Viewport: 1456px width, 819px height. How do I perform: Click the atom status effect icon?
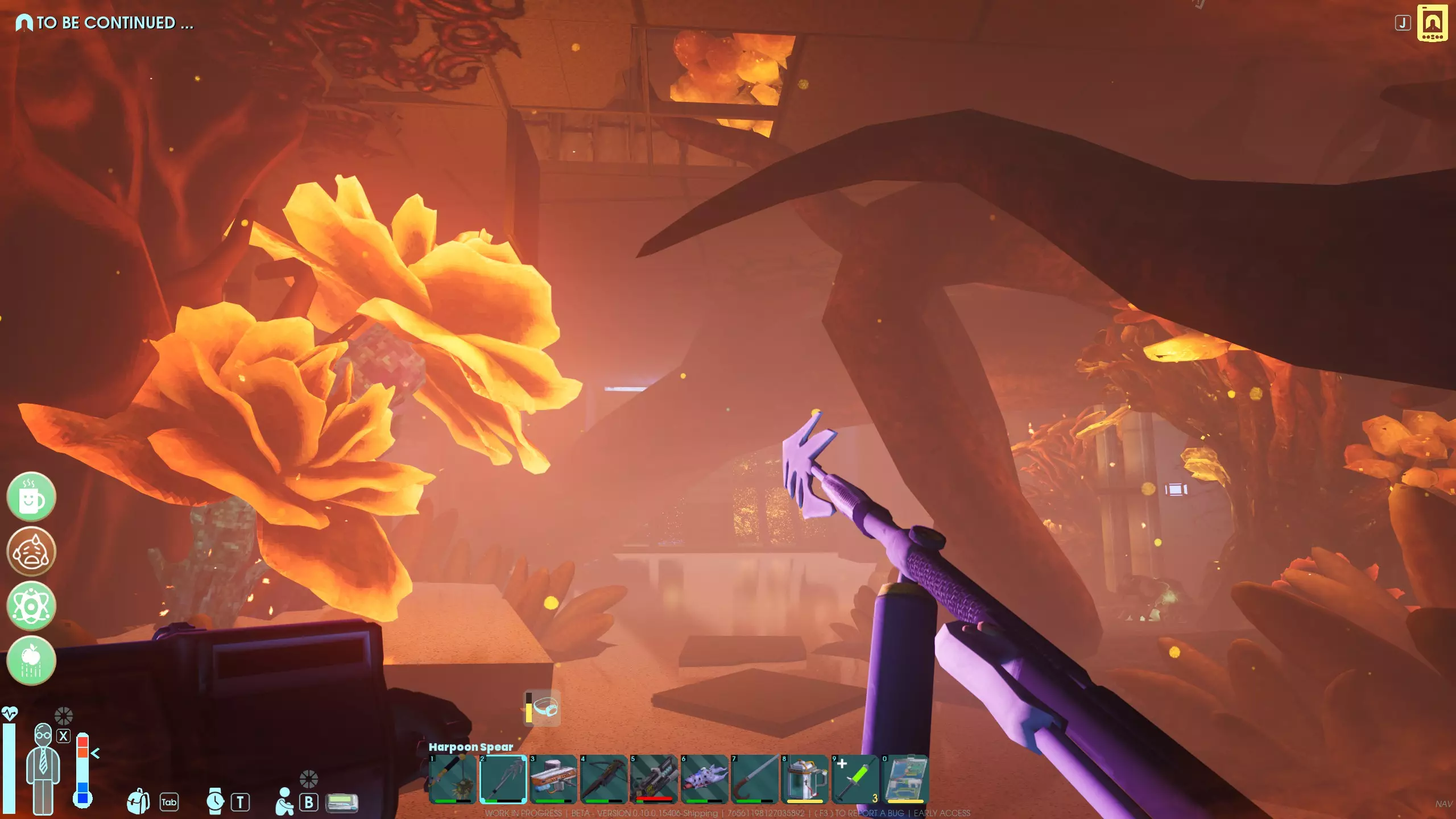[31, 606]
